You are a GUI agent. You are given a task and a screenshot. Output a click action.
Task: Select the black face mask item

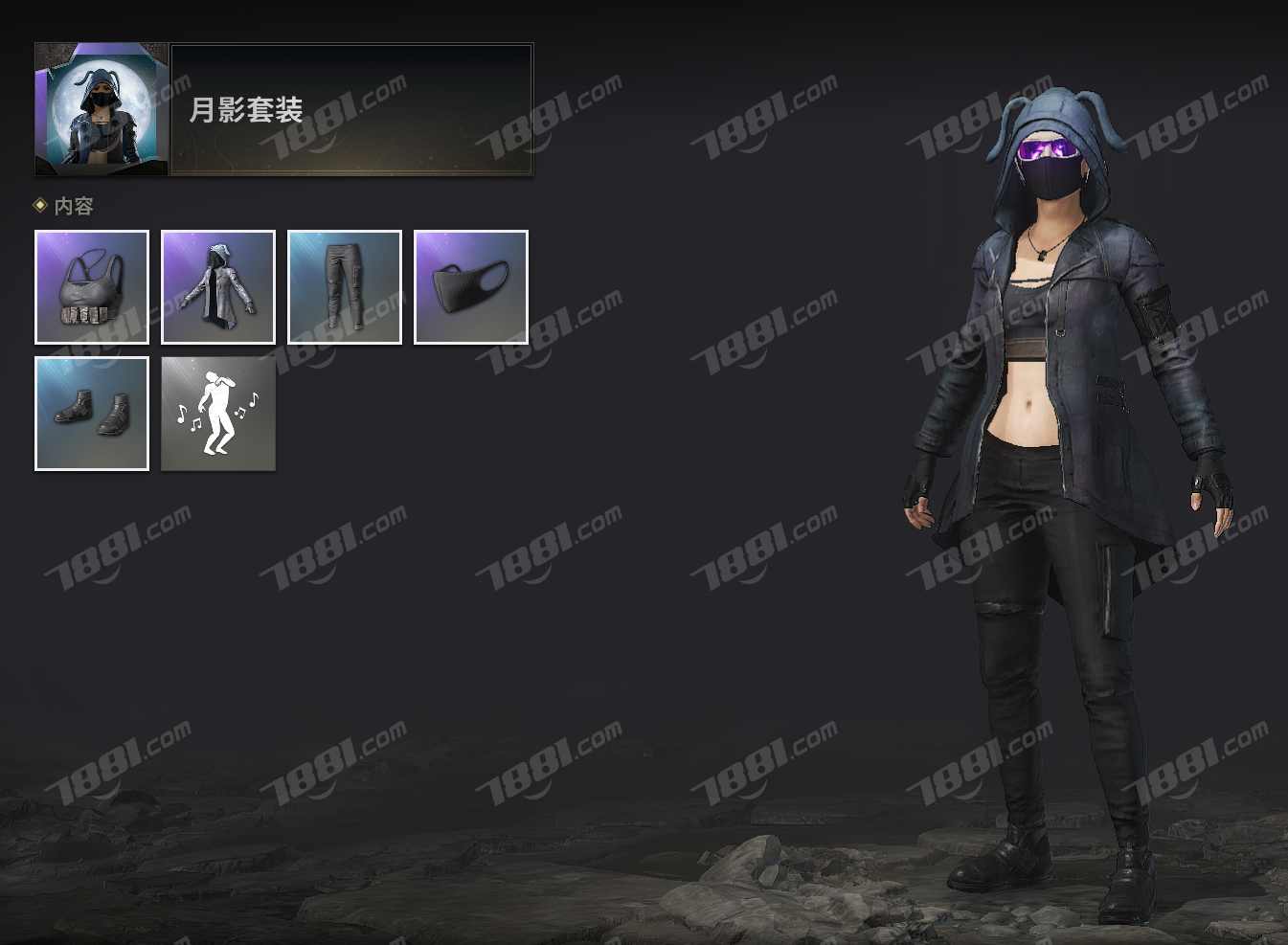471,287
